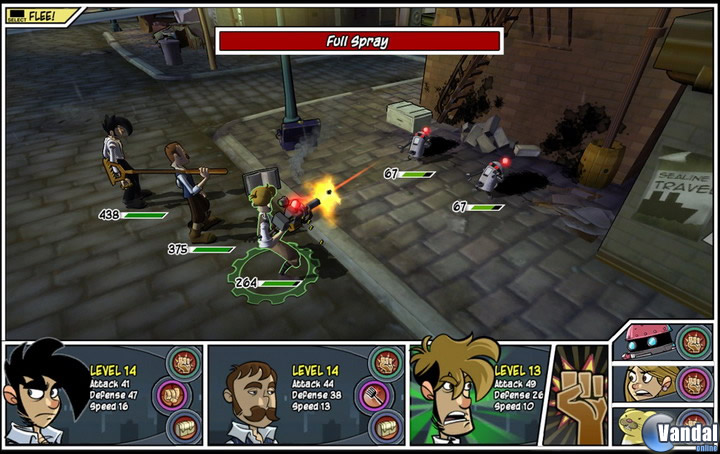The image size is (720, 454).
Task: Open the black-haired character's bottom item icon
Action: coord(183,427)
